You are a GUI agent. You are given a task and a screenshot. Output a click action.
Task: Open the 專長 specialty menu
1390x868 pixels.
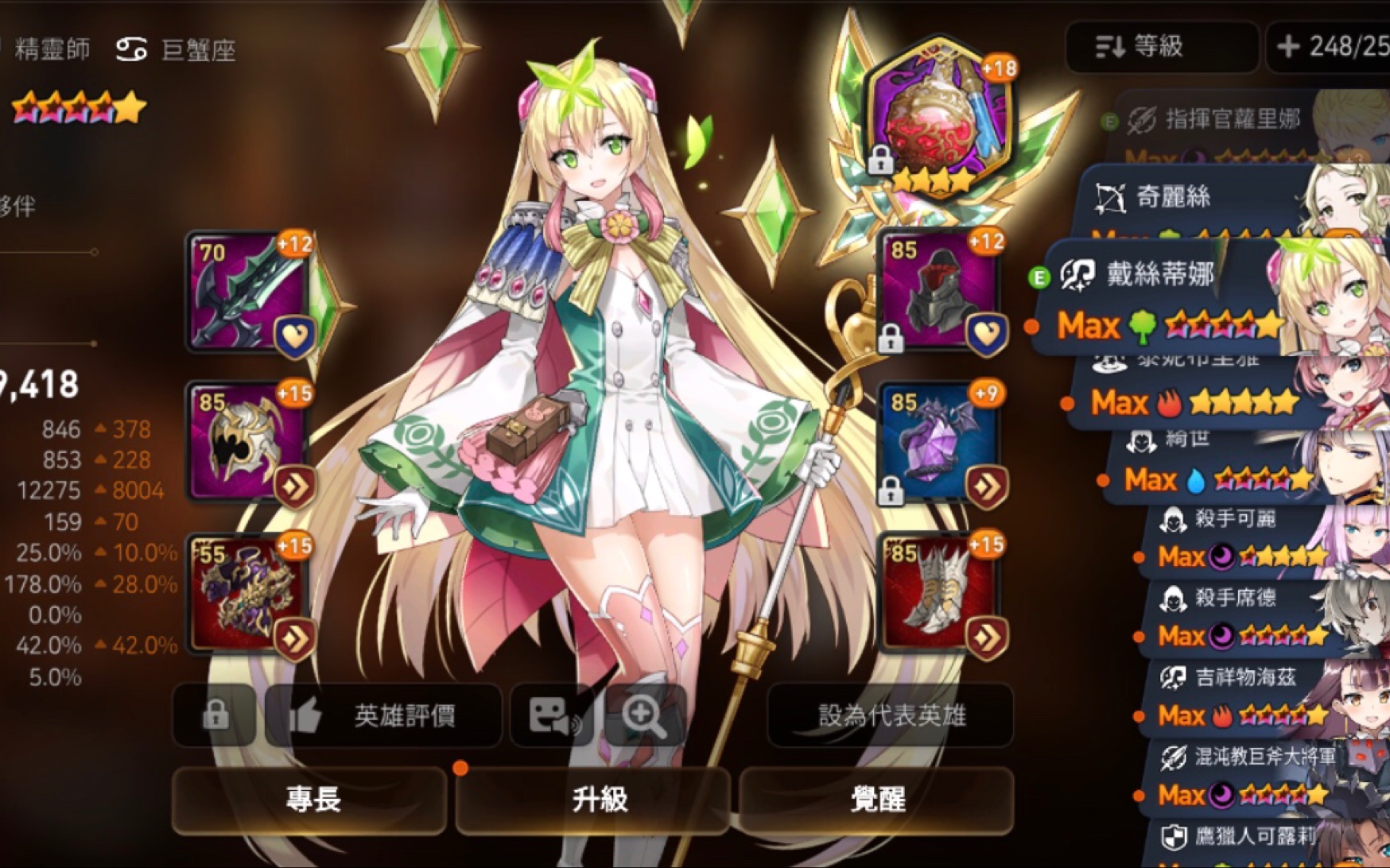(x=311, y=799)
